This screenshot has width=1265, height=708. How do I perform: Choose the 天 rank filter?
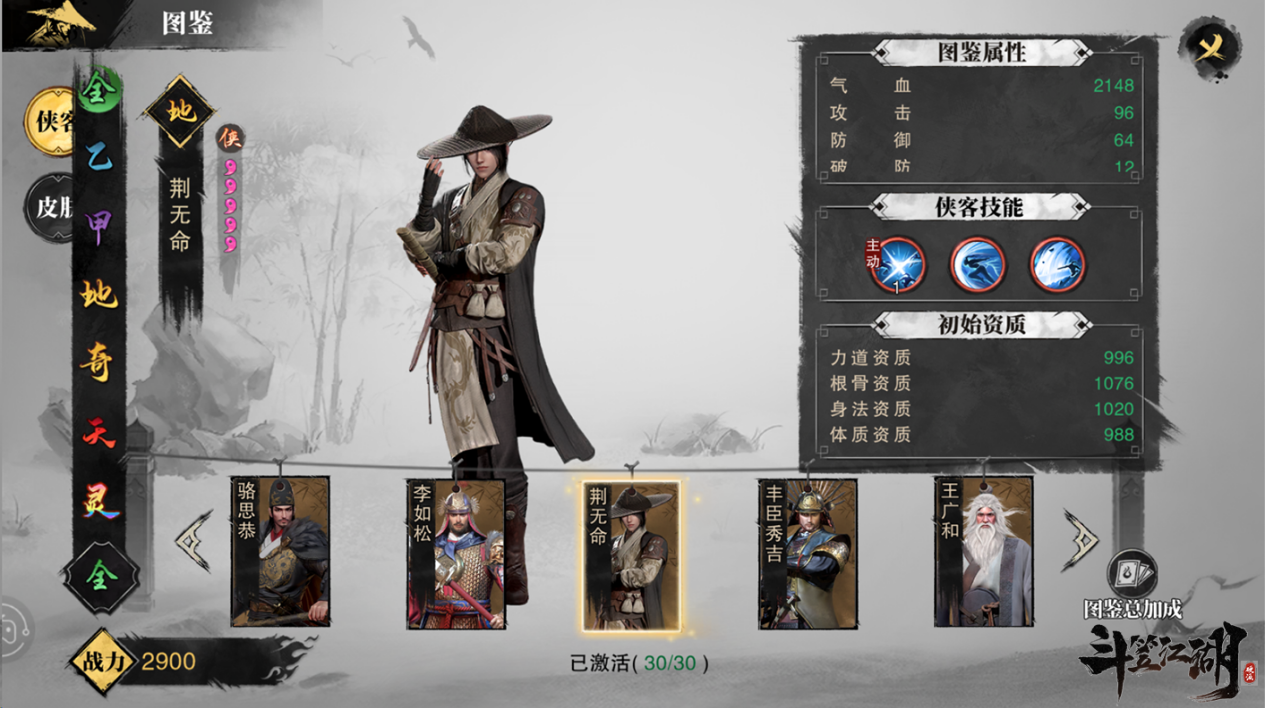point(98,431)
